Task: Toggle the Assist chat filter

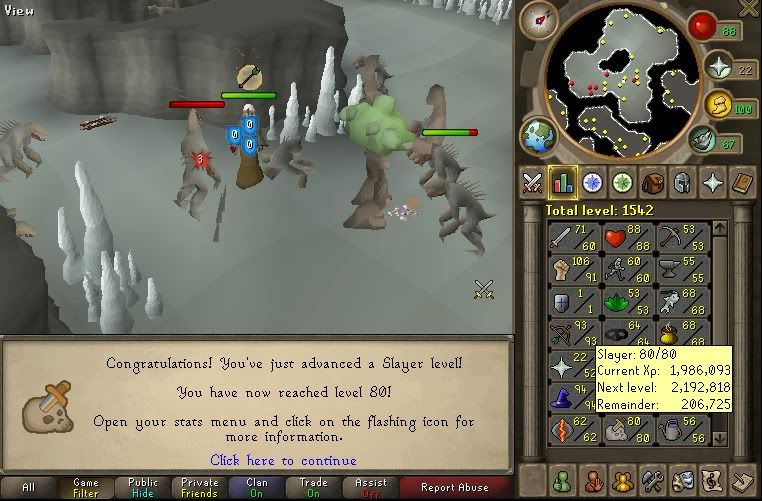Action: pos(371,487)
